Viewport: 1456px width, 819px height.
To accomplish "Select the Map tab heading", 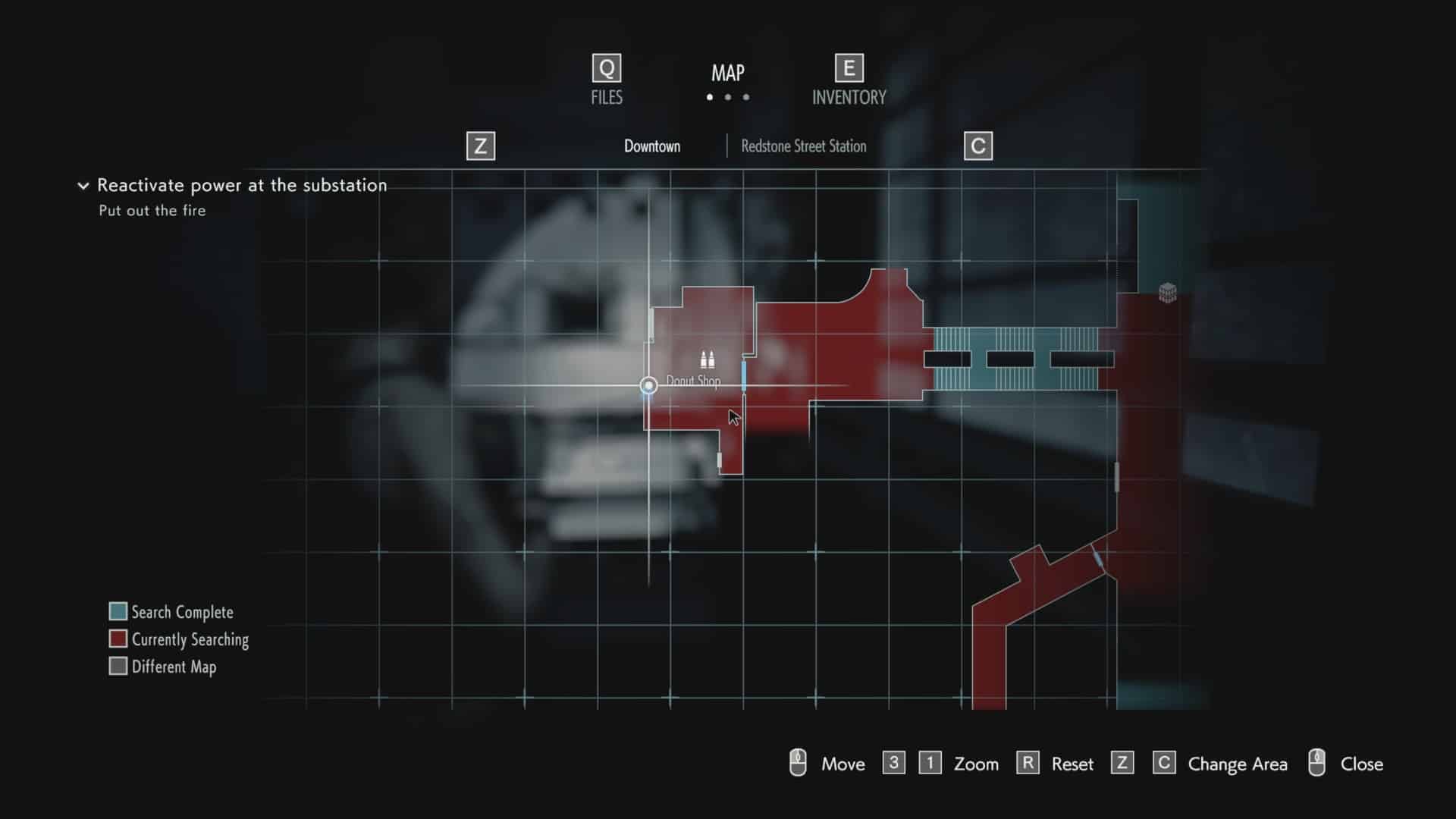I will pos(727,74).
